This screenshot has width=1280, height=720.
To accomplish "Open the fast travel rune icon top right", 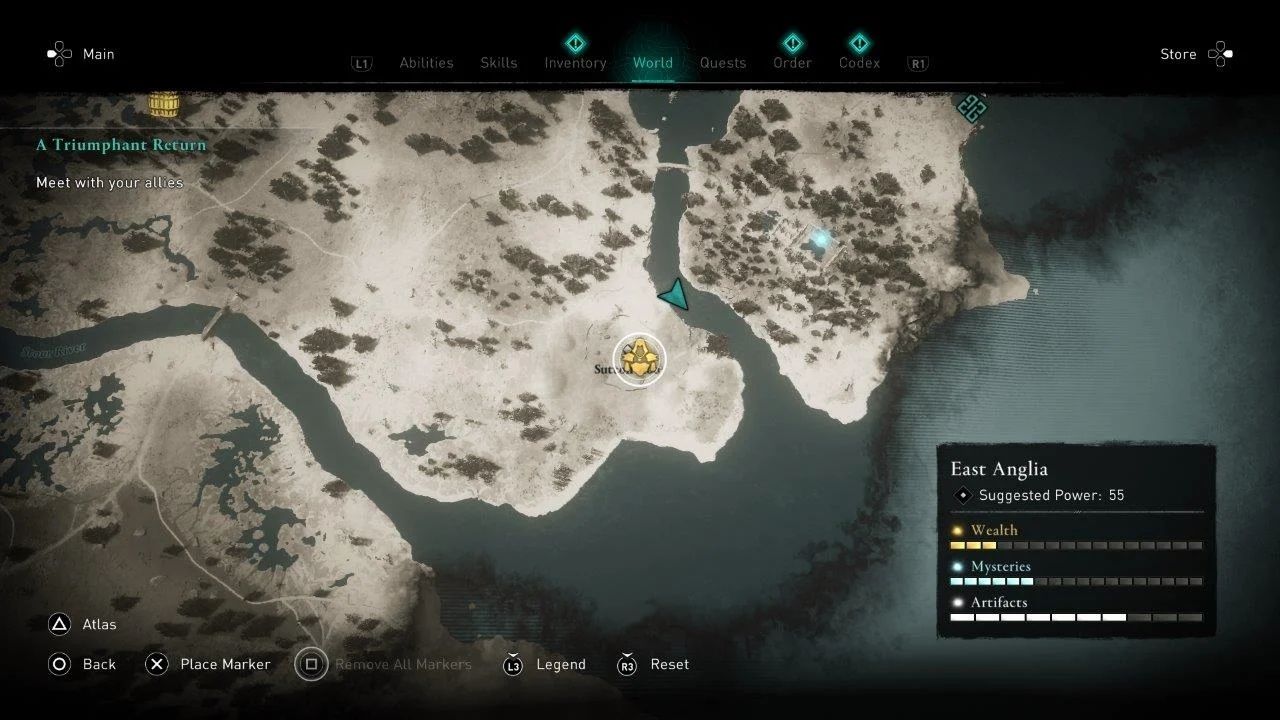I will (970, 110).
